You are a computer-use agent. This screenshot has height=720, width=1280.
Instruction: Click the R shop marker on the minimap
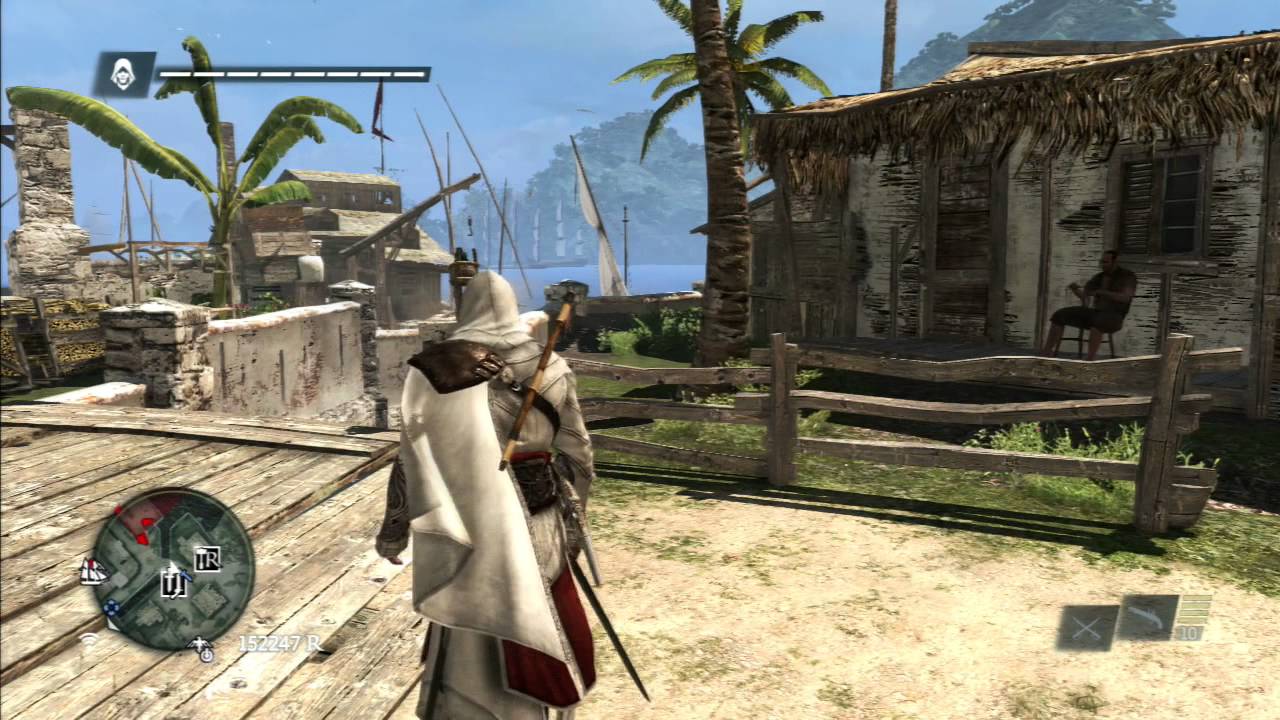point(208,559)
